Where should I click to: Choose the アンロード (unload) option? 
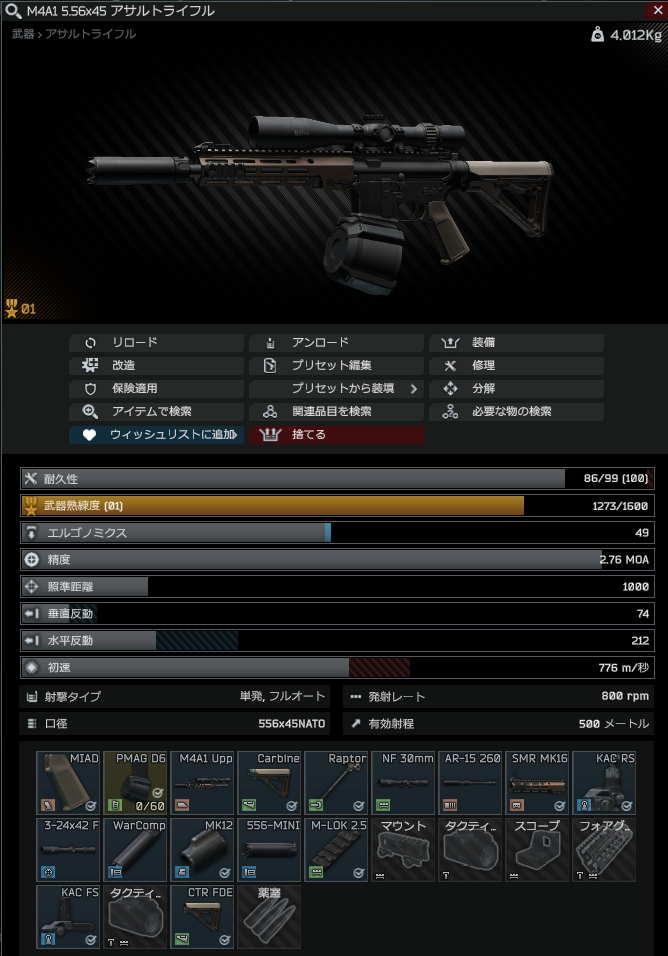(x=336, y=343)
